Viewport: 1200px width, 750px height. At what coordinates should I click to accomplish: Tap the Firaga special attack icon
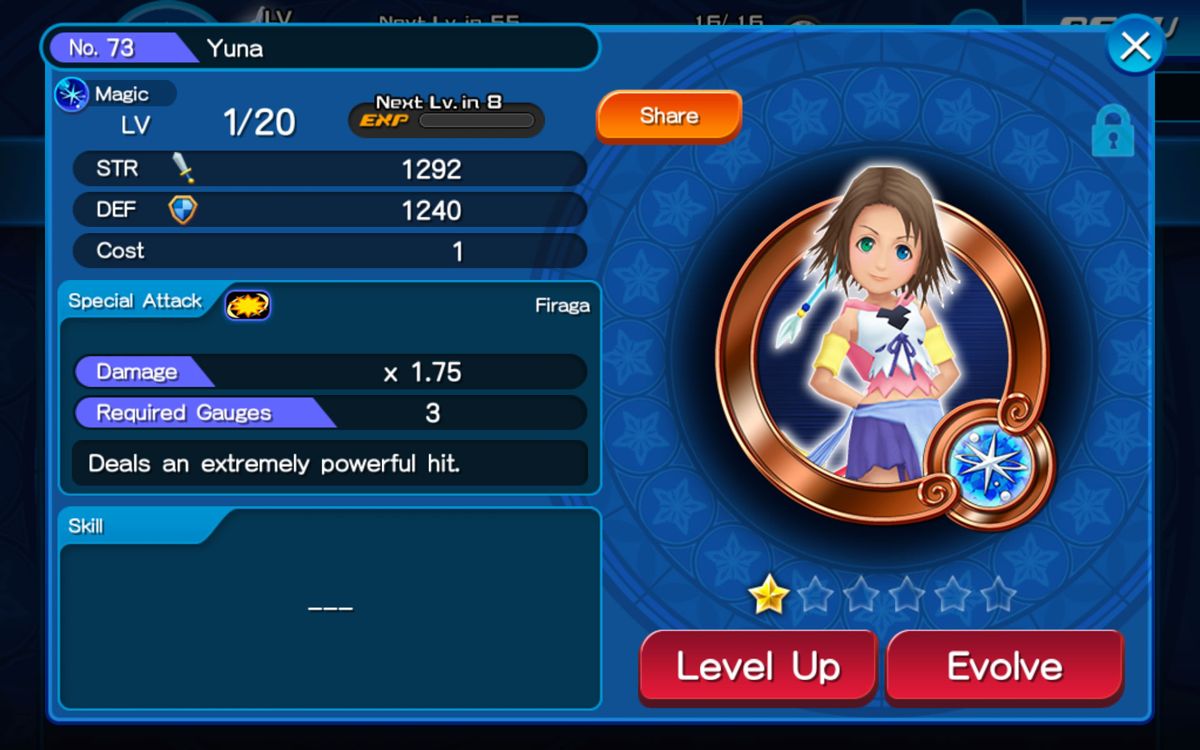tap(248, 304)
